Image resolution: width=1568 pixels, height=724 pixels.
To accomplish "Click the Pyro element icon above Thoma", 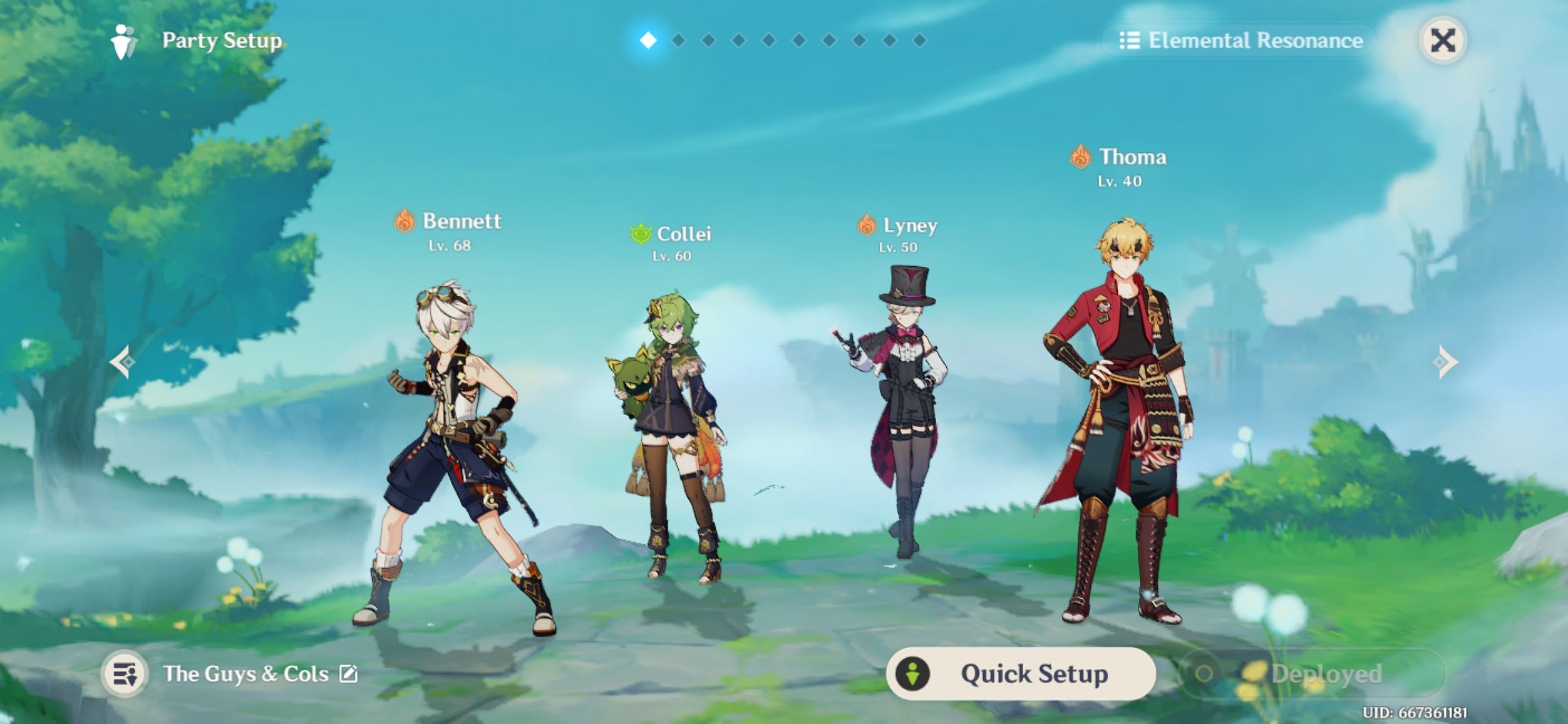I will [x=1080, y=156].
